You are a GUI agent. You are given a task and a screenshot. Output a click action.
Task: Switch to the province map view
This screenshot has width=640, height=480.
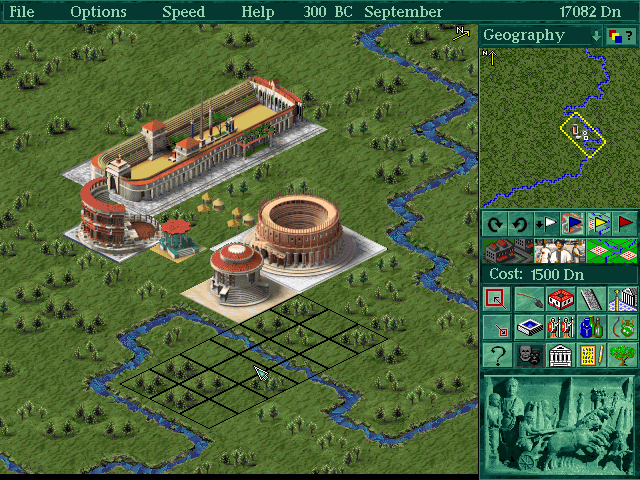(x=611, y=250)
